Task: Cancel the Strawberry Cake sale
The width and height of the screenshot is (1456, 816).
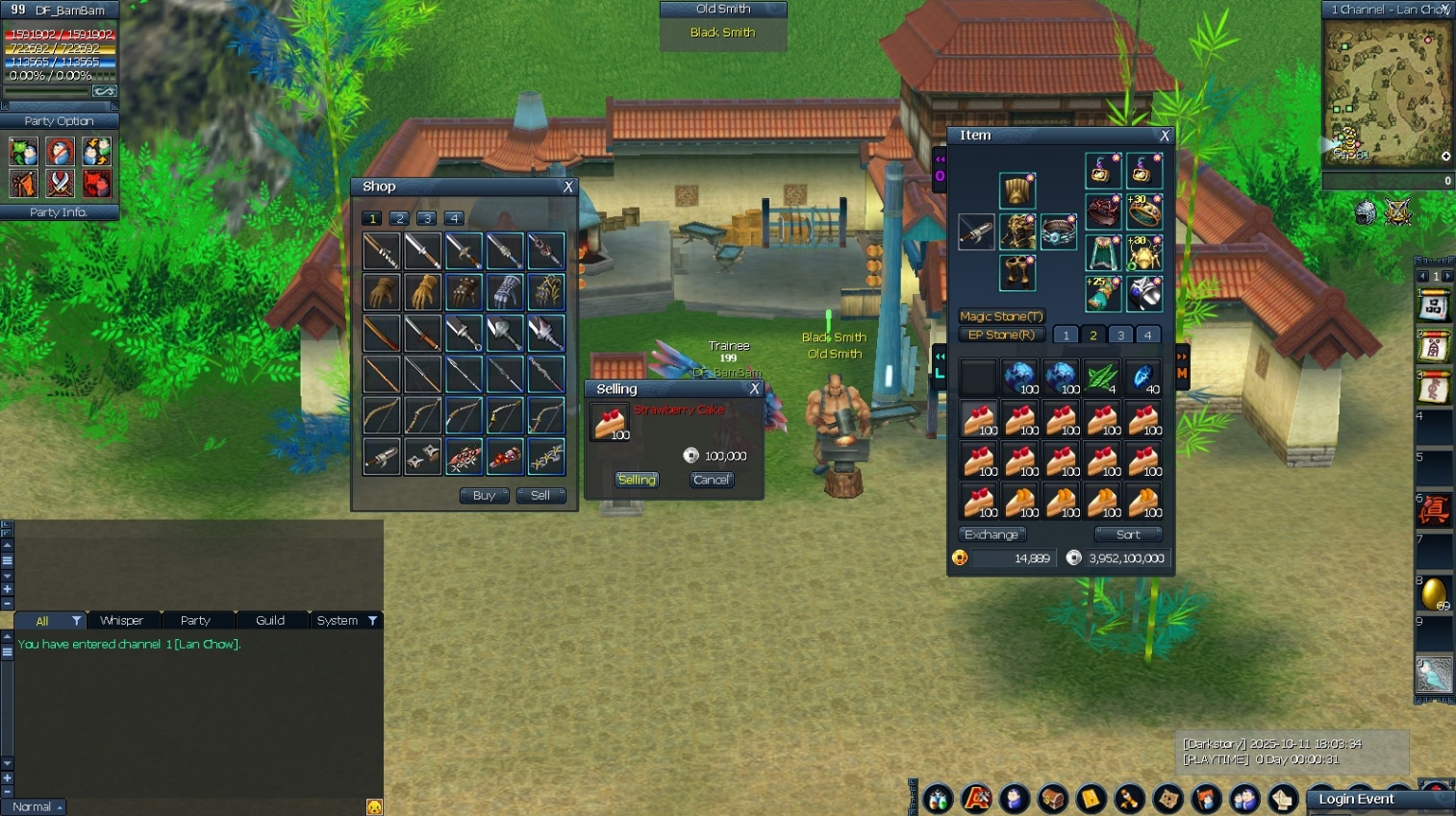Action: (712, 480)
